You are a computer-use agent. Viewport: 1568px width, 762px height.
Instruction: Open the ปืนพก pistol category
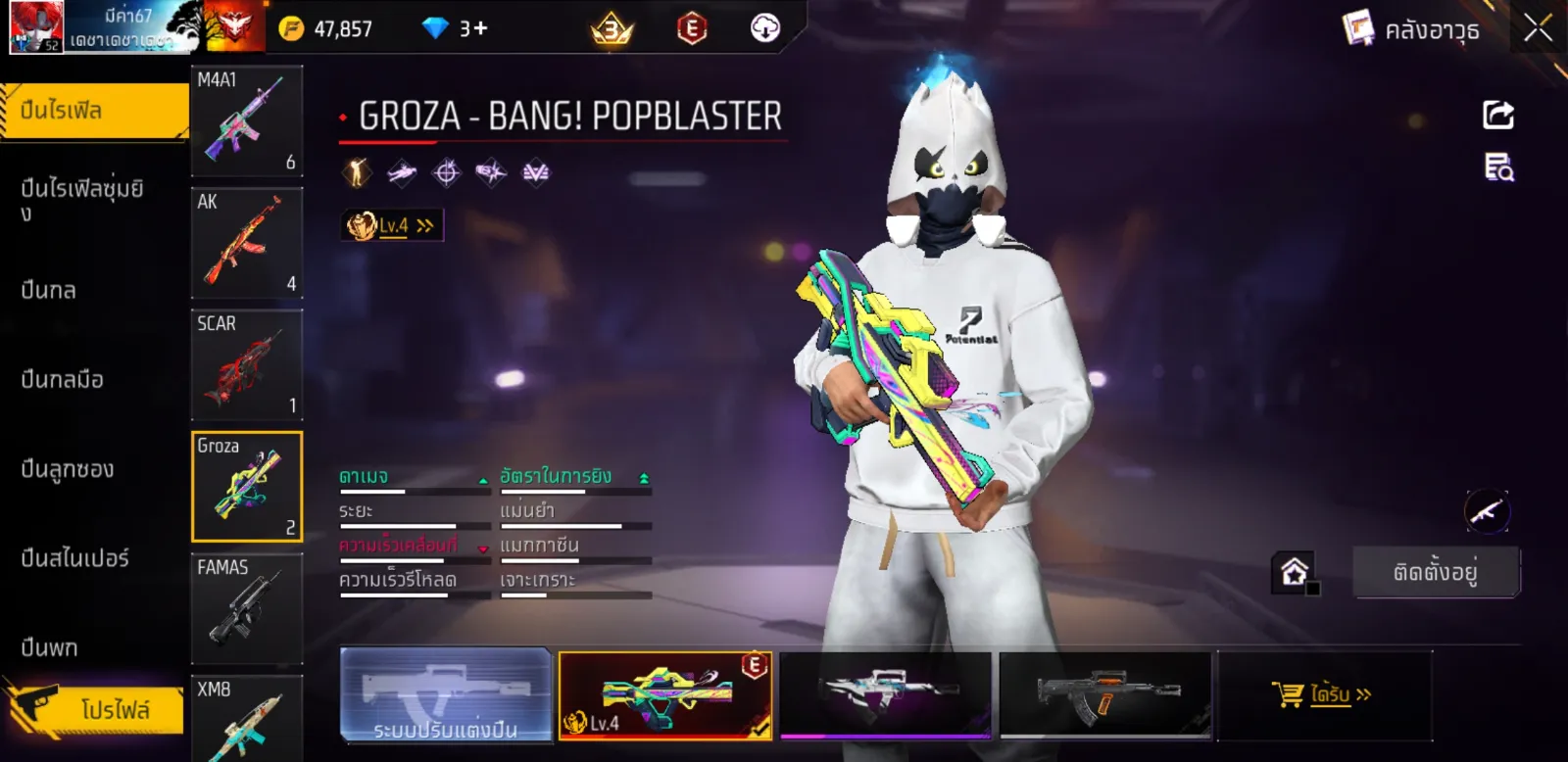coord(49,647)
